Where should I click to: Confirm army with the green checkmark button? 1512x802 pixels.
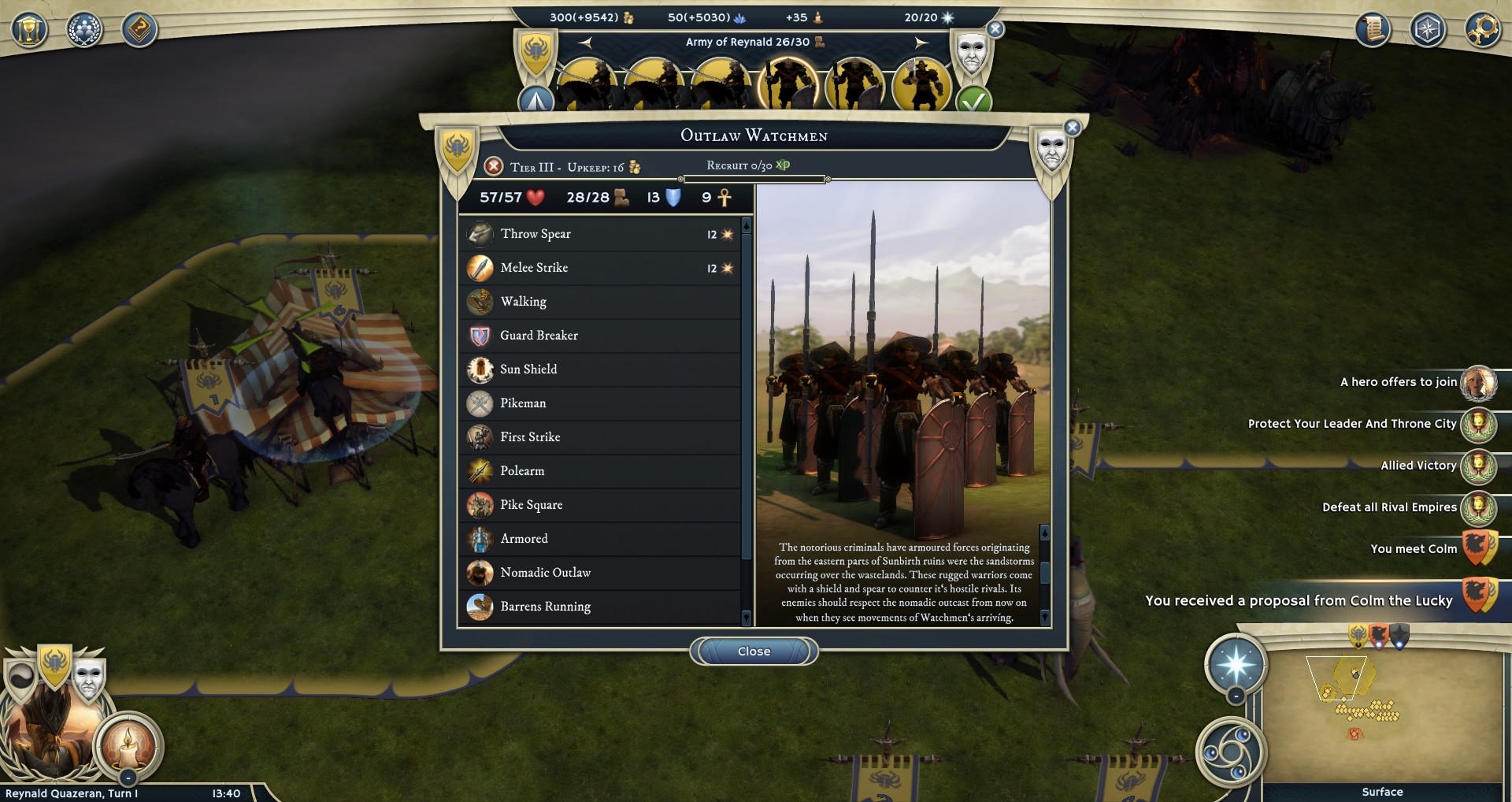(973, 102)
